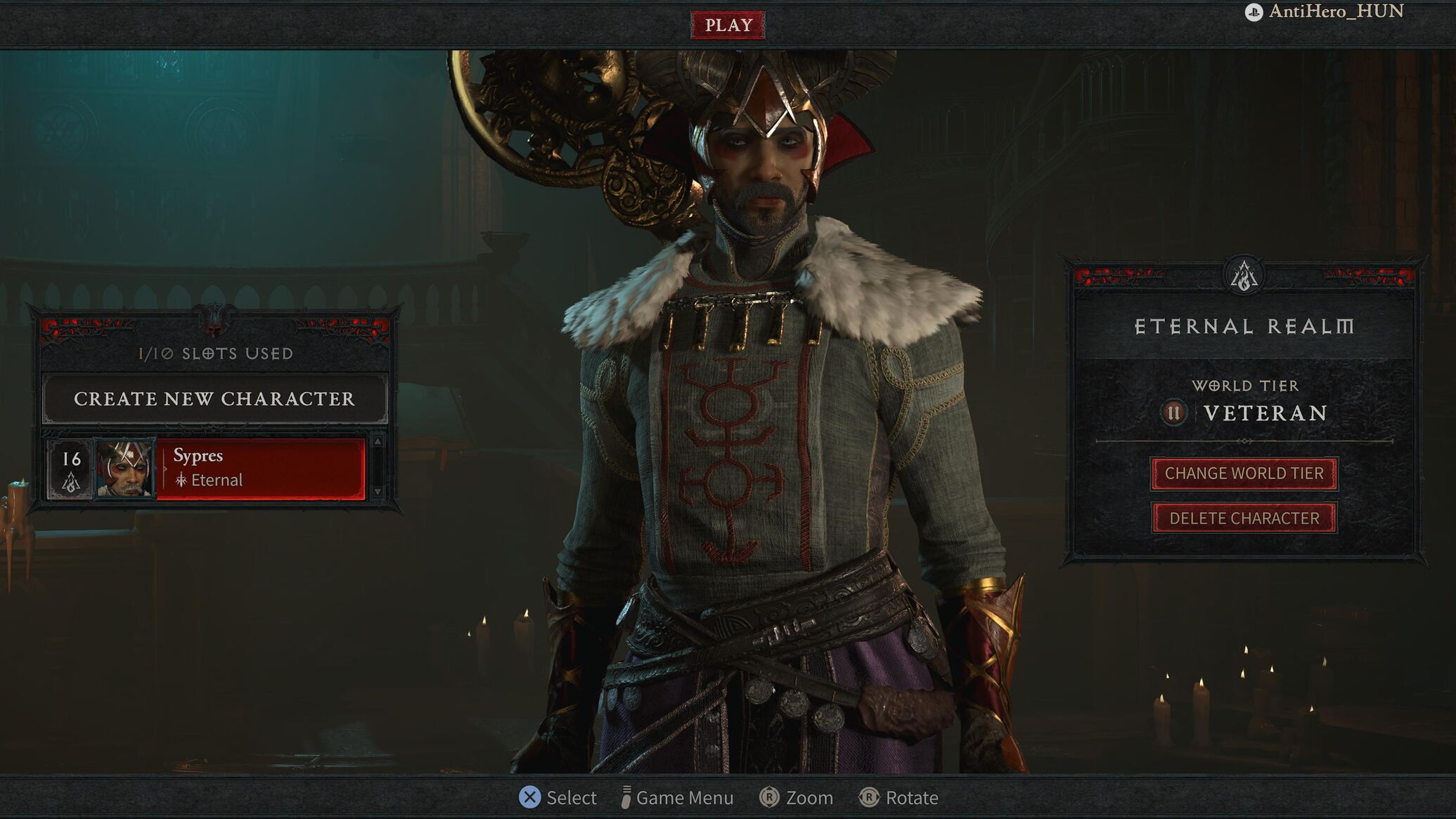
Task: Select the Sypres character row
Action: tap(260, 468)
